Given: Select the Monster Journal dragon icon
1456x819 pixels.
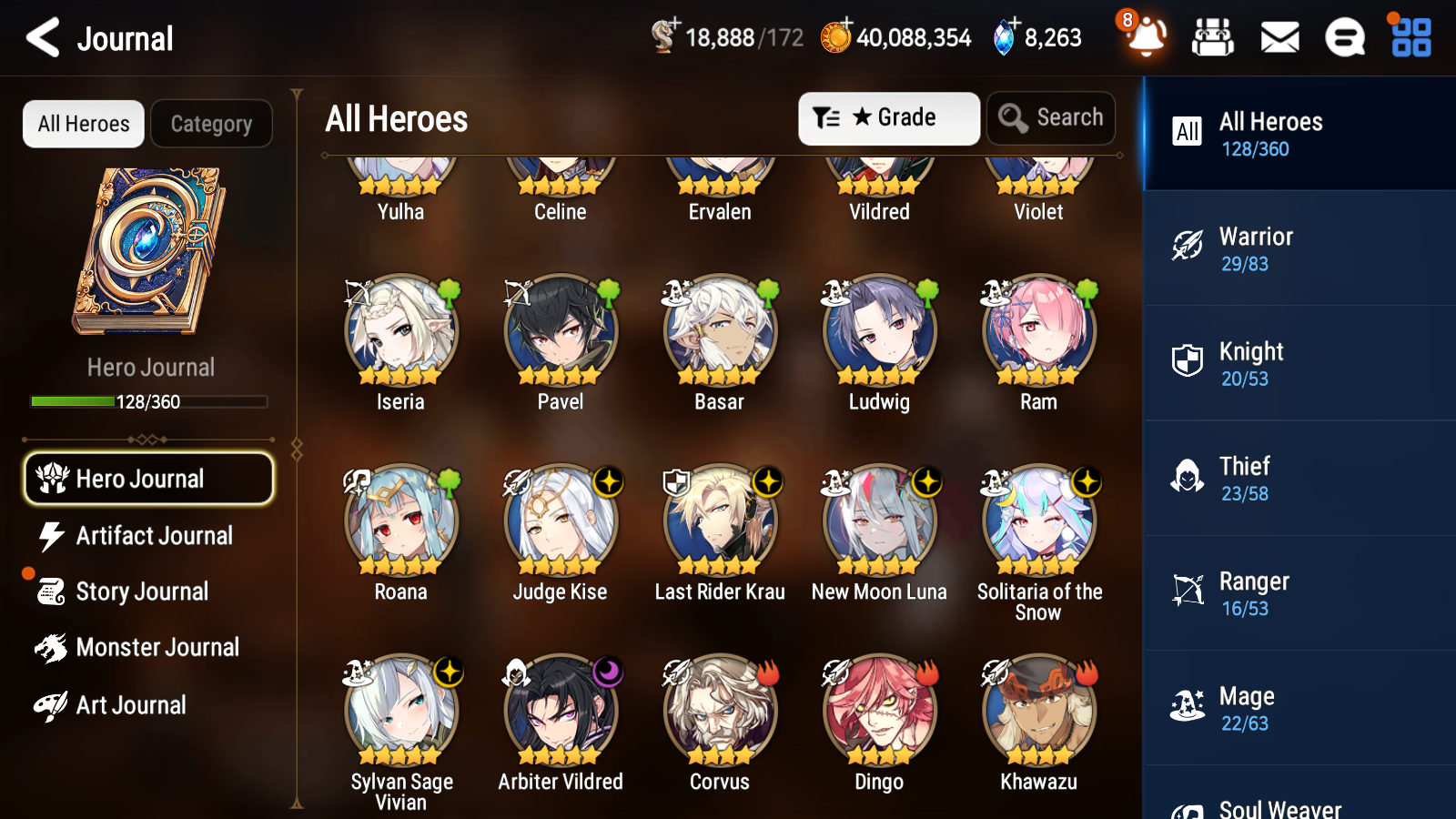Looking at the screenshot, I should click(51, 647).
